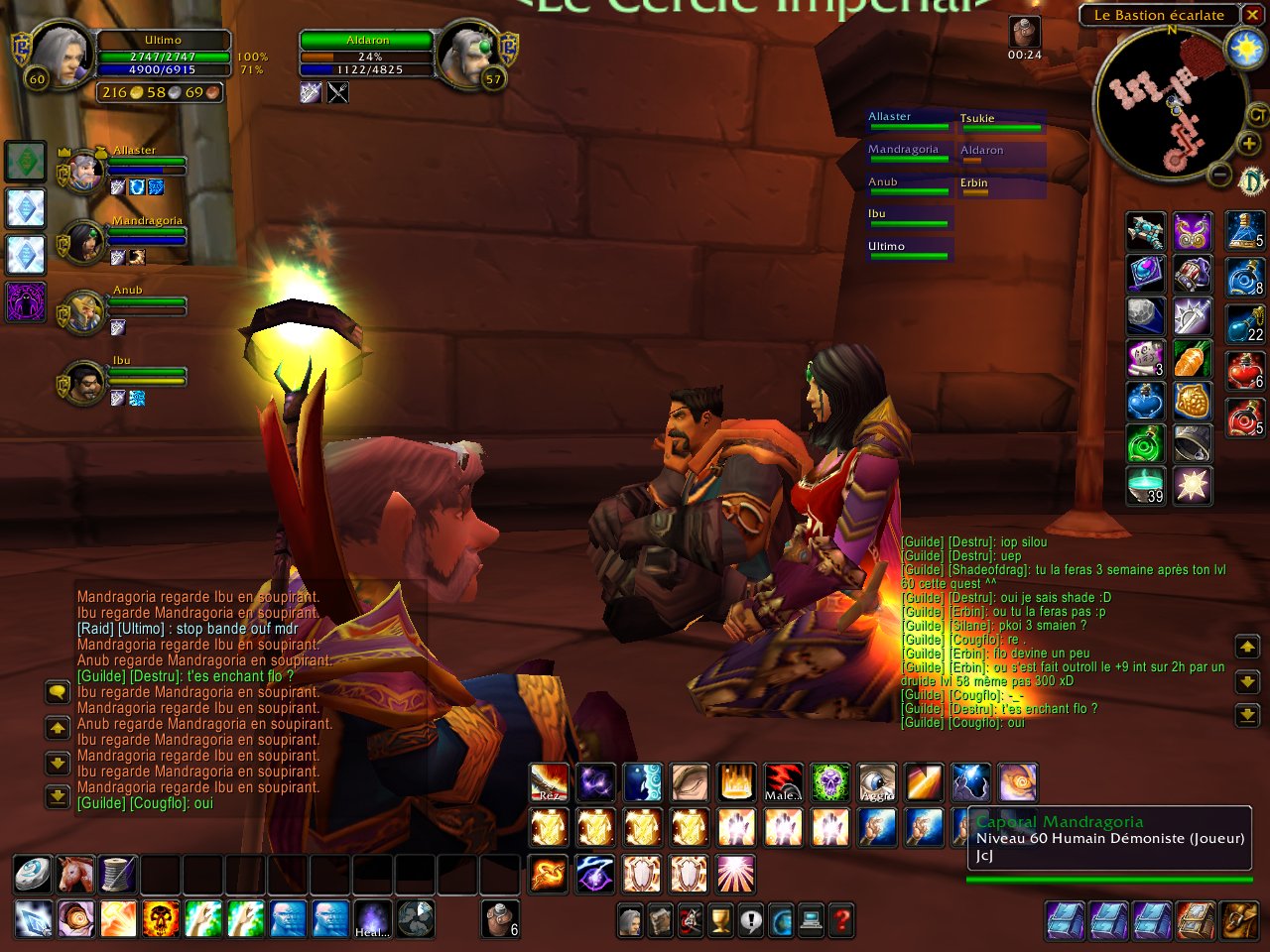
Task: Use the carrot item in the side bar
Action: click(x=1192, y=359)
